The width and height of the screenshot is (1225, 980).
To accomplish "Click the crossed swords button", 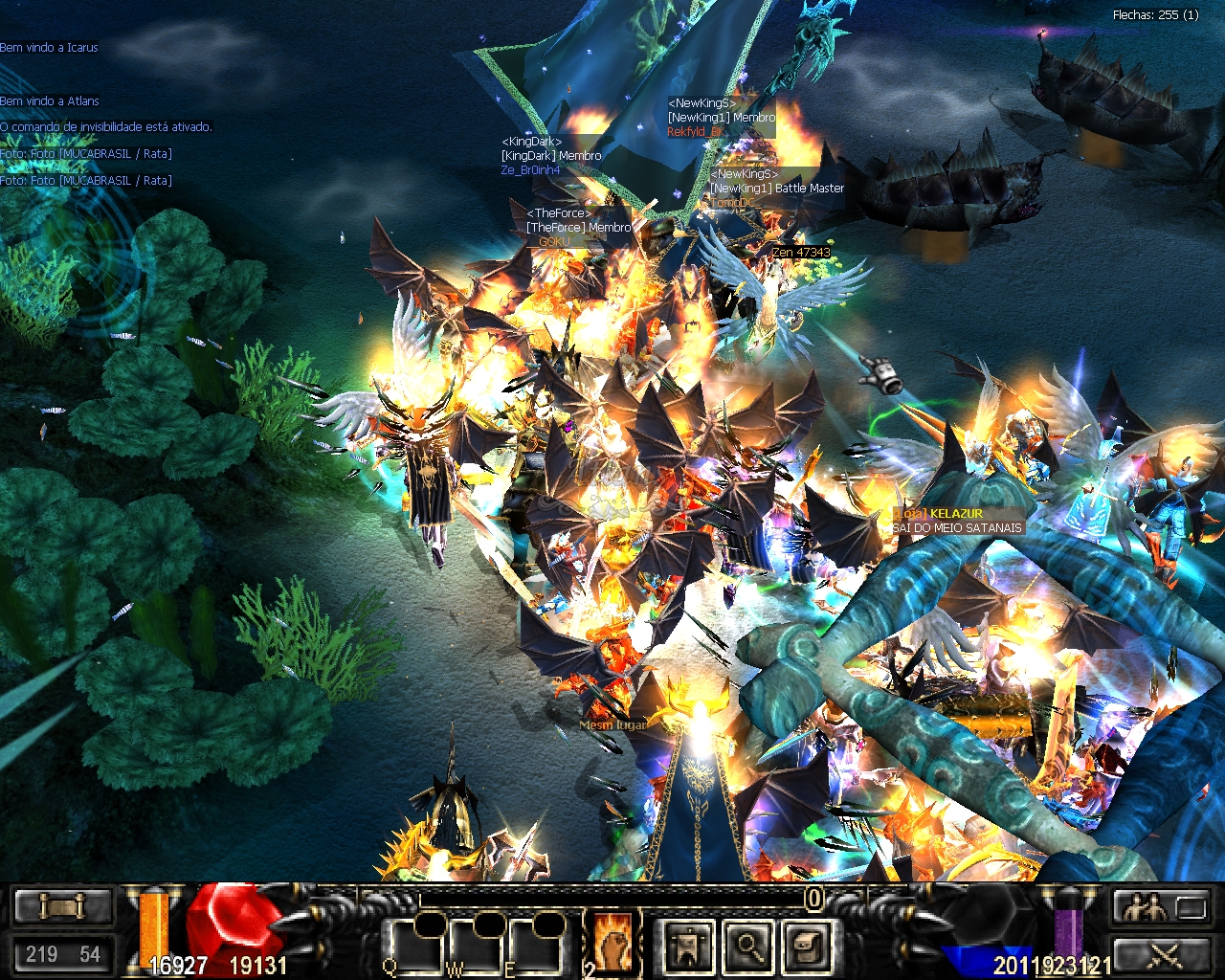I will (x=1164, y=954).
